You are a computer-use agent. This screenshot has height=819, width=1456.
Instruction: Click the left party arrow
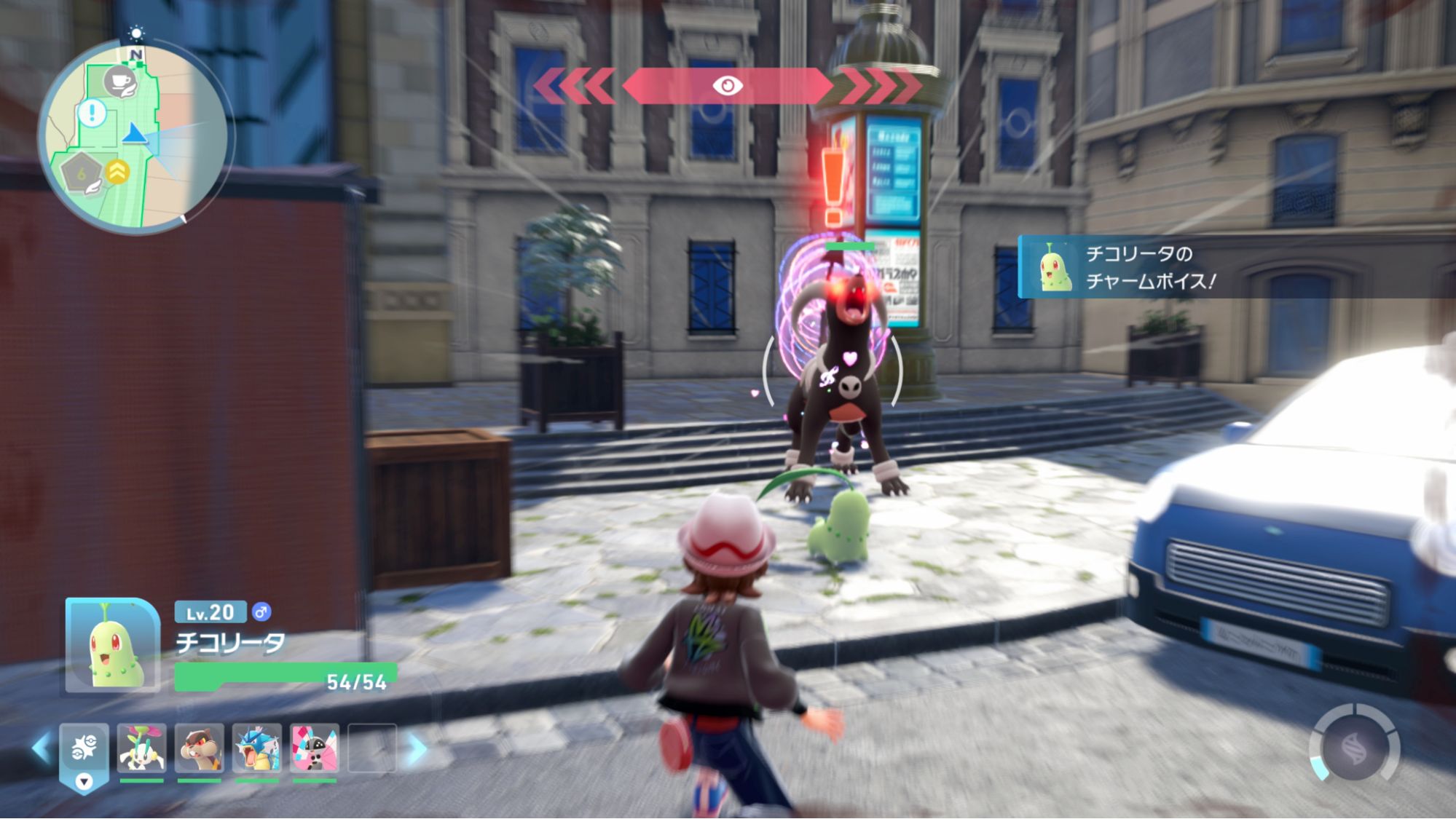pyautogui.click(x=41, y=748)
